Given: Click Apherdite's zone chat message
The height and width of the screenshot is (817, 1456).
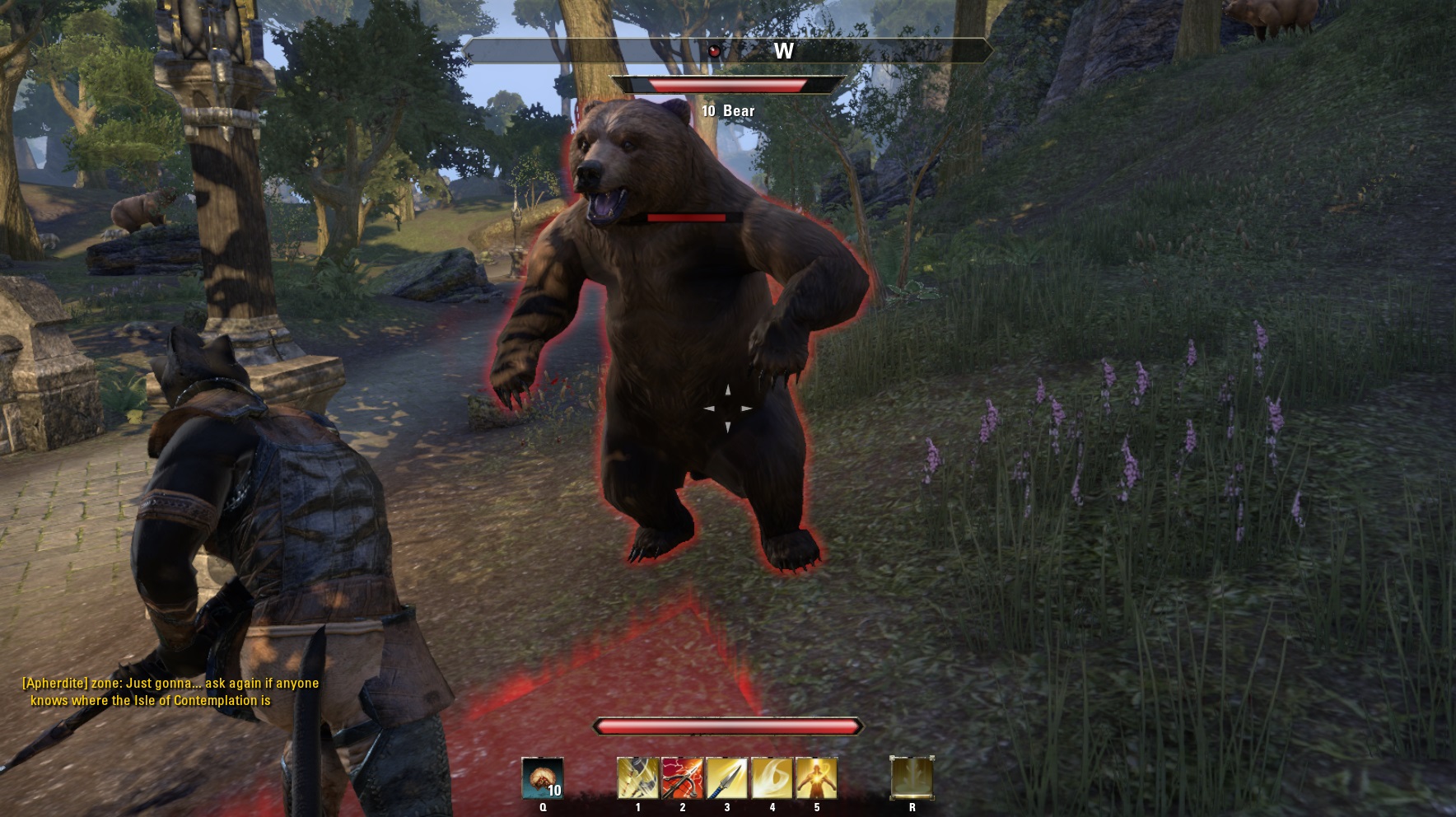Looking at the screenshot, I should coord(170,692).
